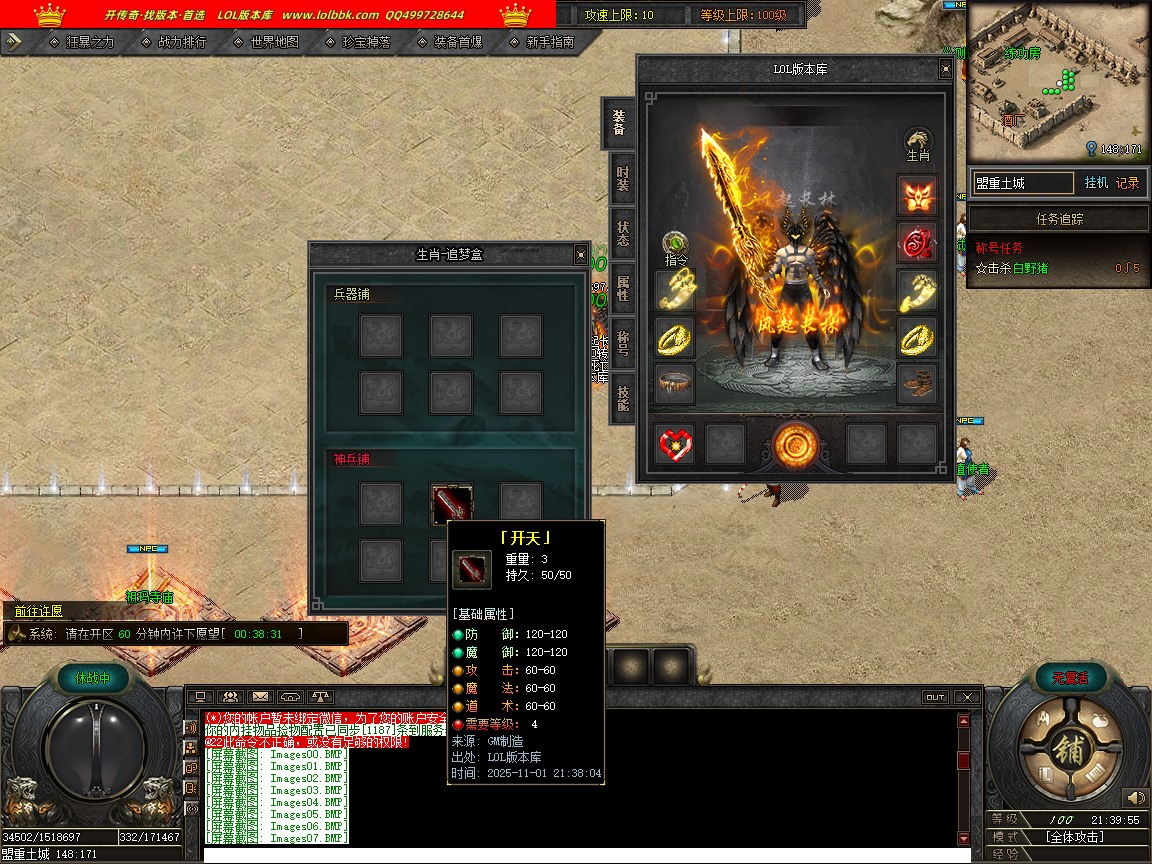Switch to the 时装 tab
This screenshot has width=1152, height=864.
click(622, 179)
